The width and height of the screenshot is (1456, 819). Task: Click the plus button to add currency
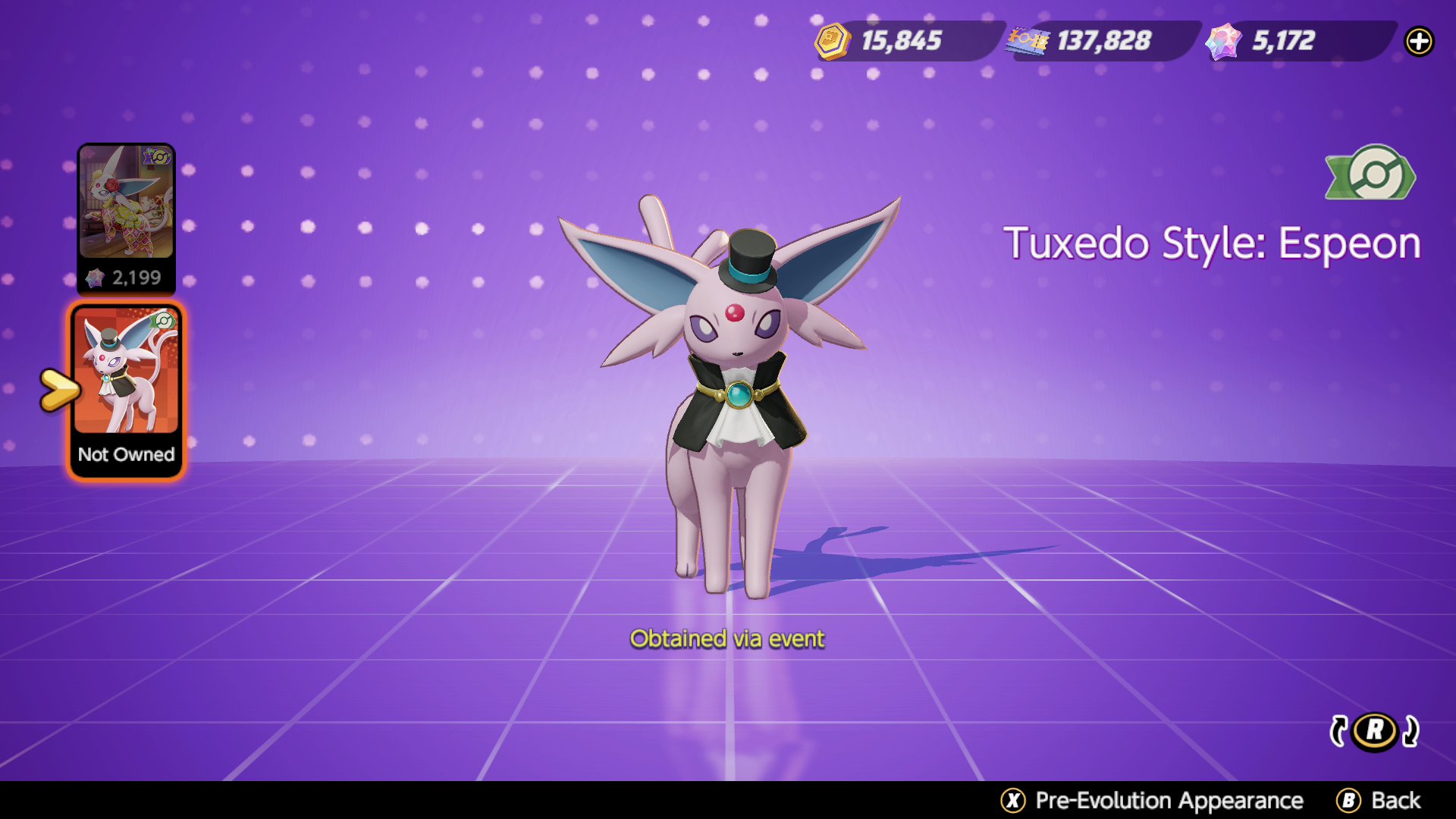[x=1420, y=42]
